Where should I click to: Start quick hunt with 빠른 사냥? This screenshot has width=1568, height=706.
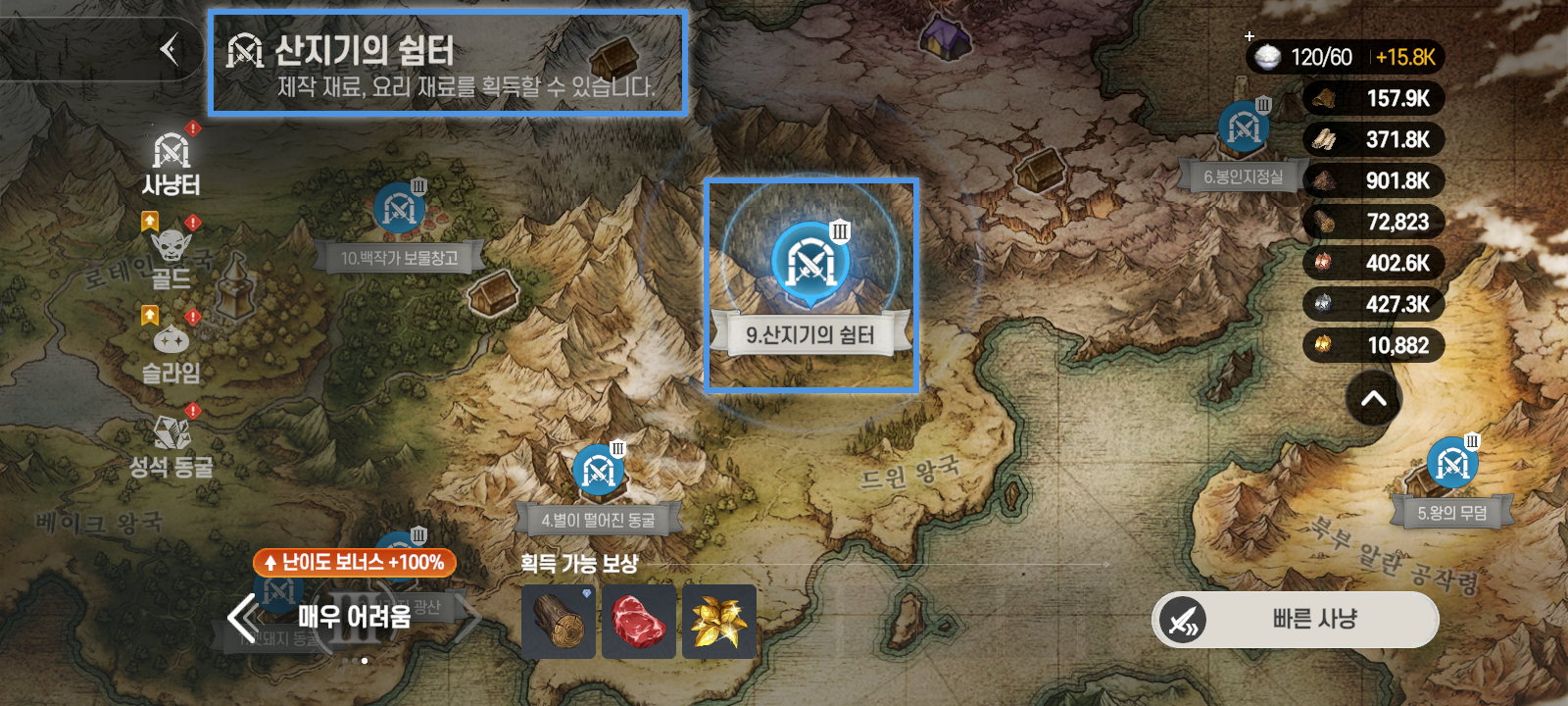pos(1295,620)
